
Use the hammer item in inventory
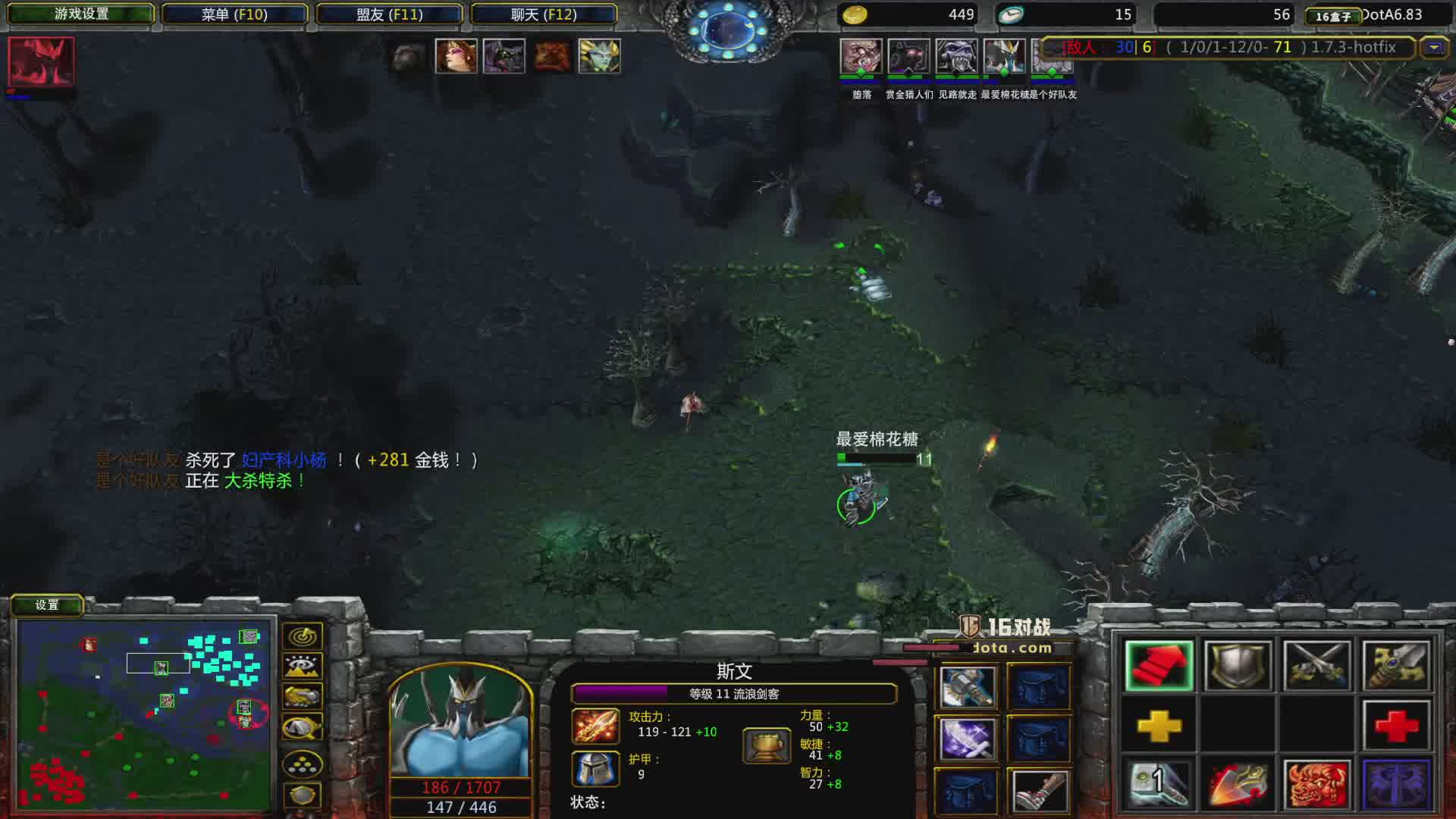[x=967, y=687]
